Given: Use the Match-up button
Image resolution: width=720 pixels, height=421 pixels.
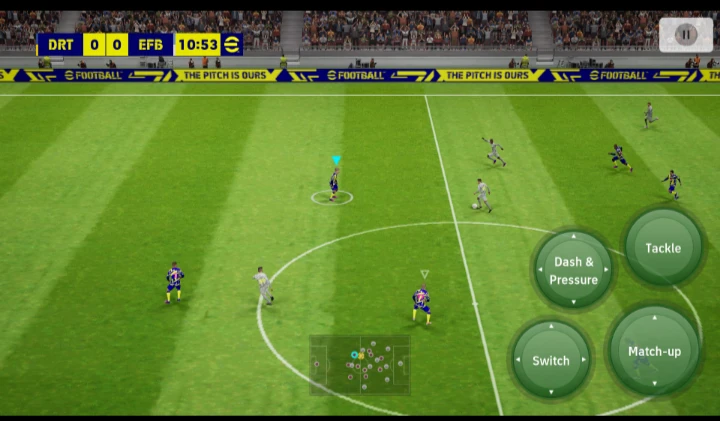Looking at the screenshot, I should (x=654, y=351).
